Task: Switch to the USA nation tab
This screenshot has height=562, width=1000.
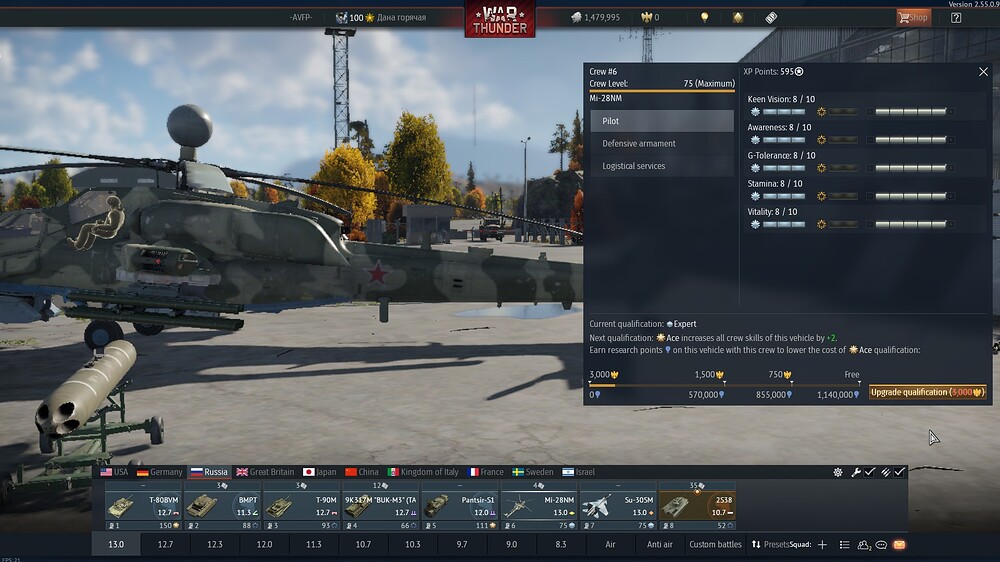Action: pyautogui.click(x=115, y=472)
